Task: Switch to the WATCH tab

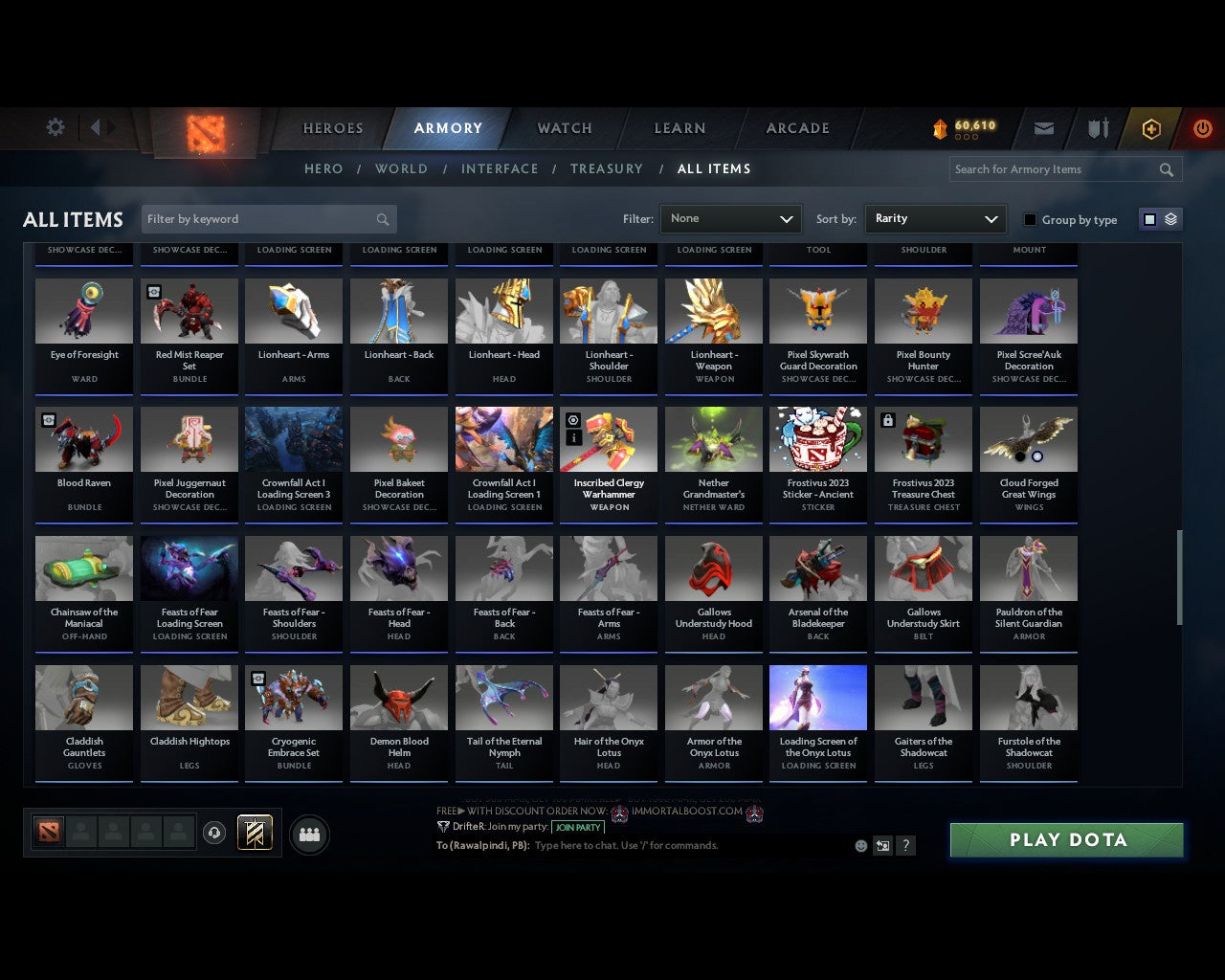Action: (x=563, y=128)
